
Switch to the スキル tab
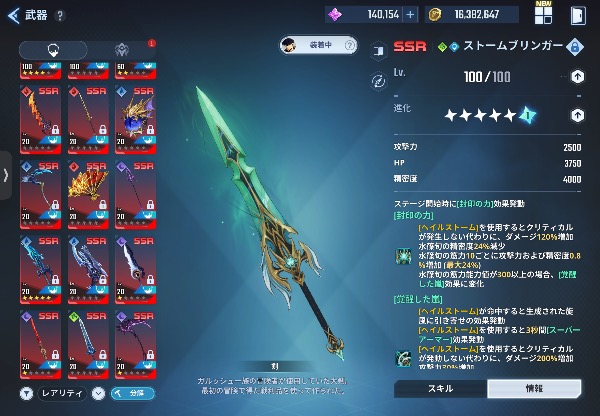tap(440, 388)
